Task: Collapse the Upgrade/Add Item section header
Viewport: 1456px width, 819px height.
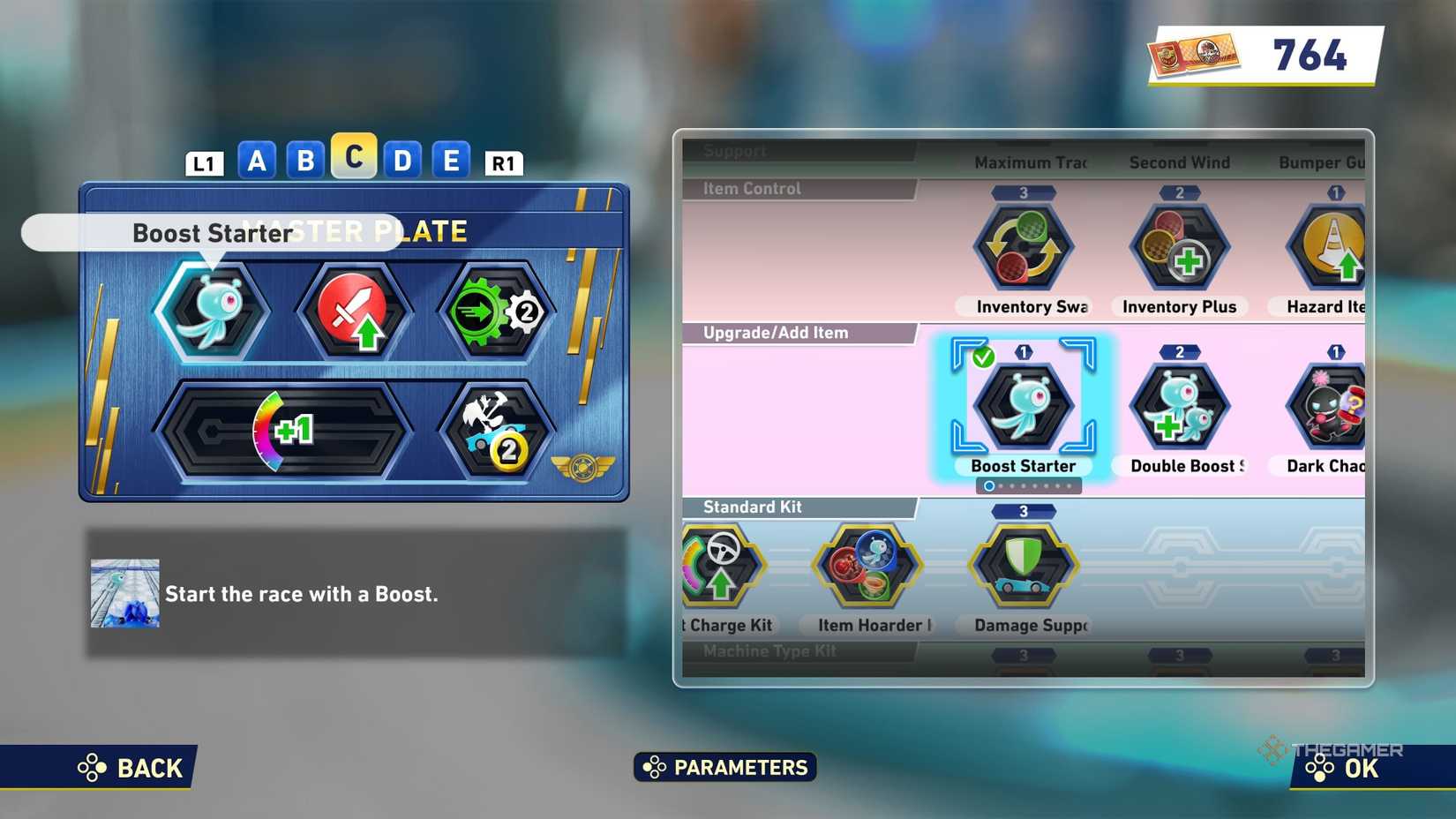Action: (x=775, y=333)
